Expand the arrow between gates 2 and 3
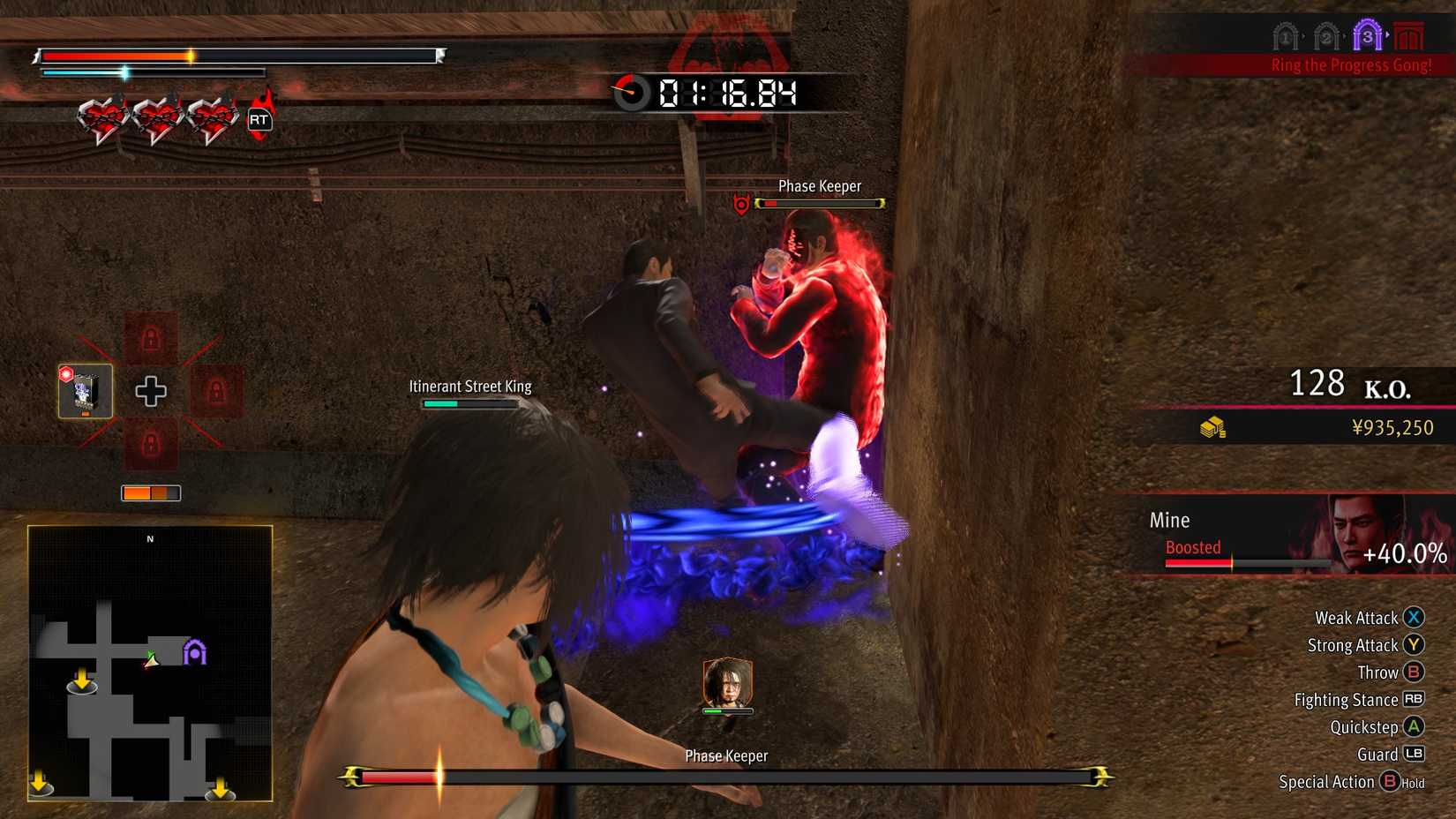 (1345, 35)
